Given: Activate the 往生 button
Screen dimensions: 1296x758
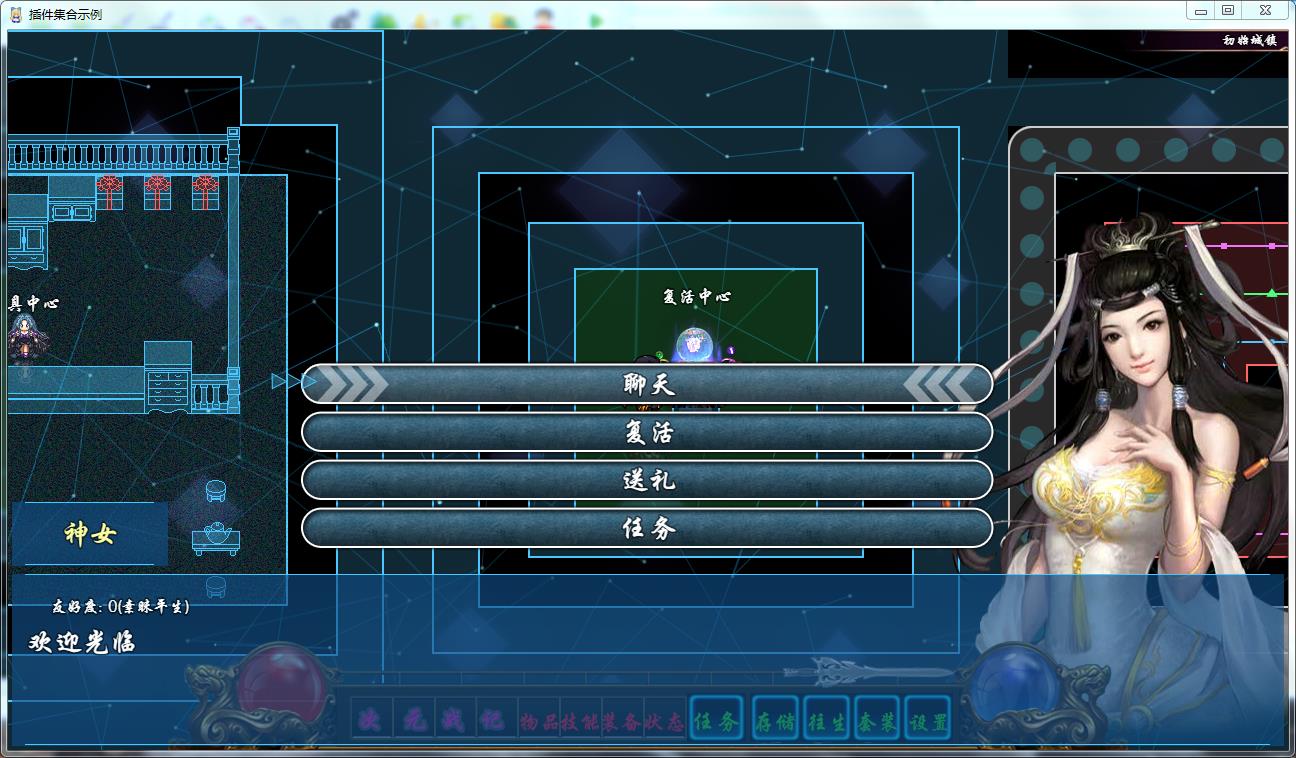Looking at the screenshot, I should tap(827, 721).
